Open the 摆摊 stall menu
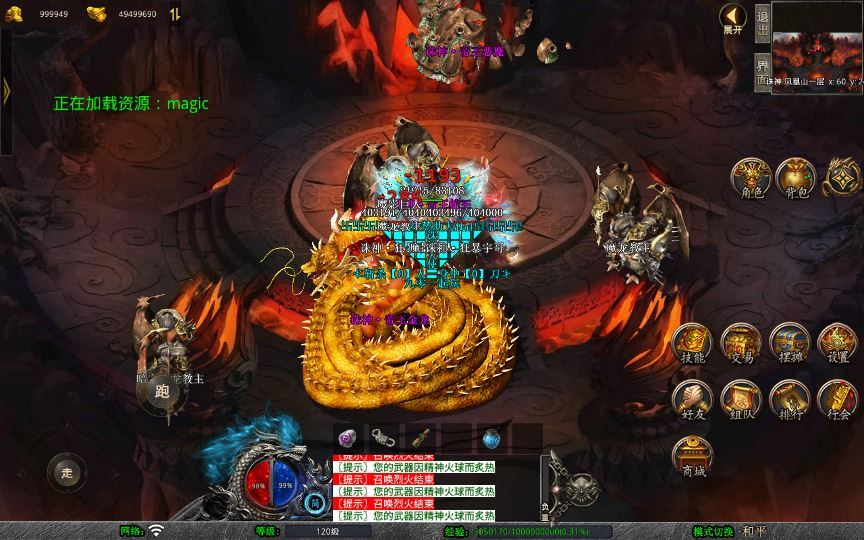864x540 pixels. [789, 344]
